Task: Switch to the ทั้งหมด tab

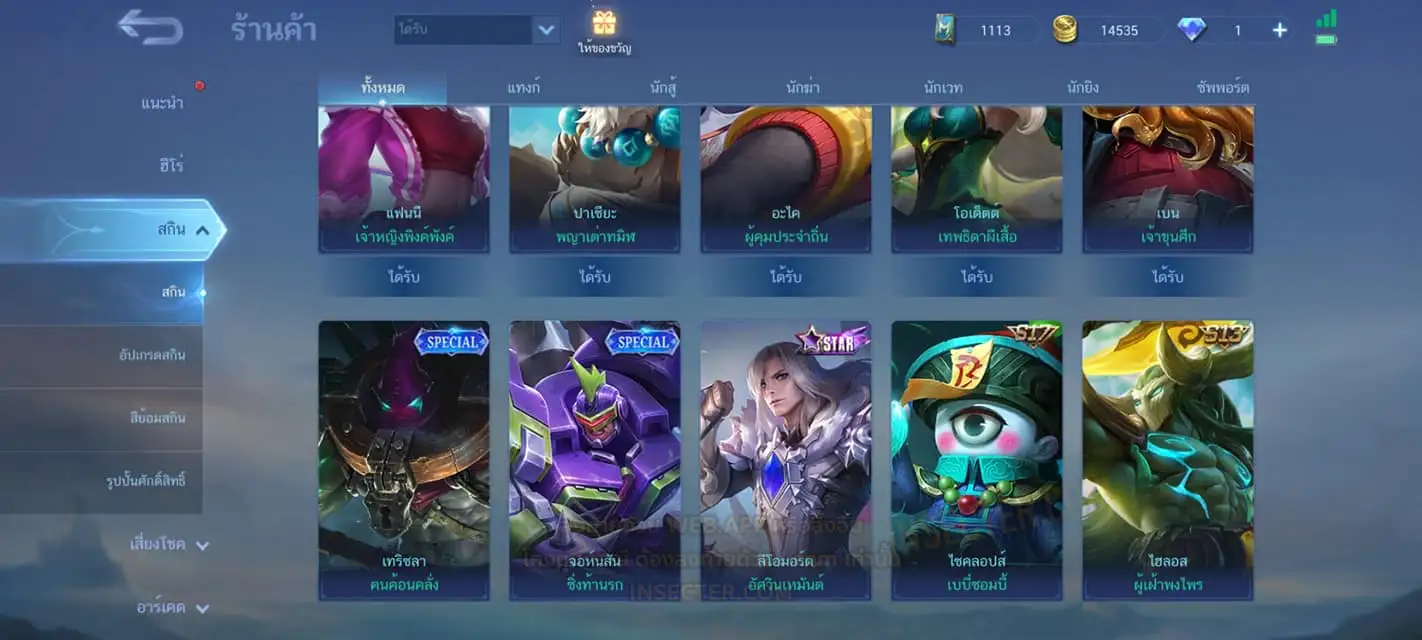Action: point(383,88)
